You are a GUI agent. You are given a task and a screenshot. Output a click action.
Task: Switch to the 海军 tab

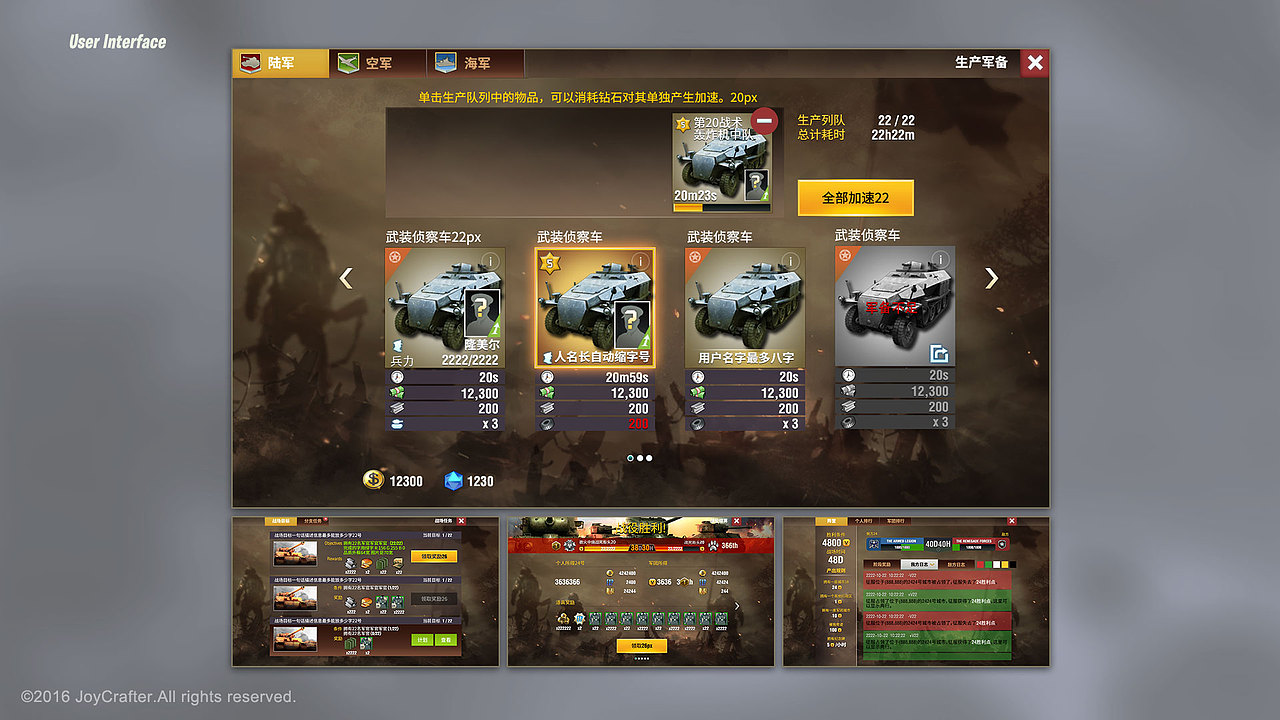(x=475, y=62)
